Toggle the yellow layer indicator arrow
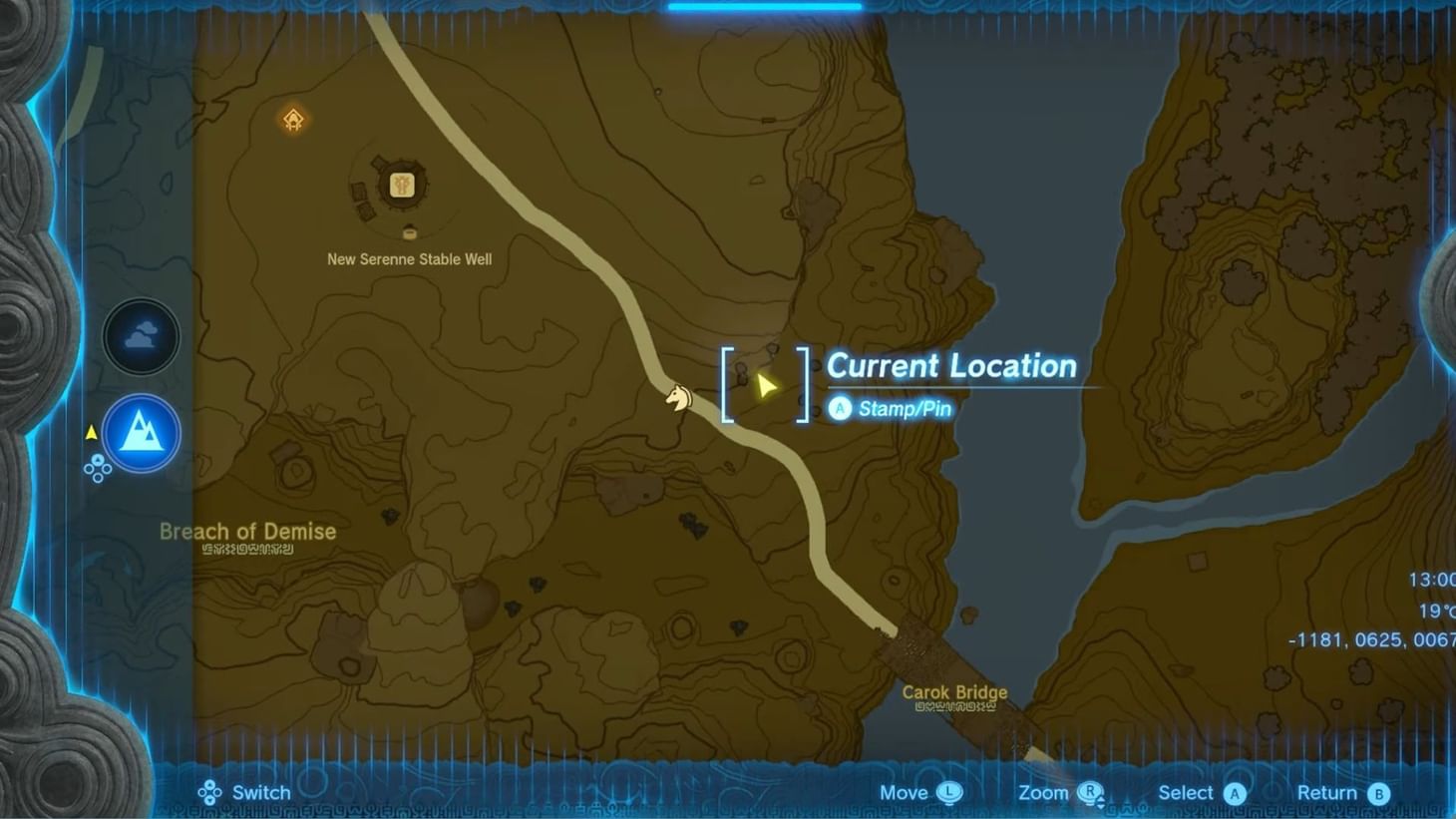This screenshot has height=819, width=1456. [91, 431]
